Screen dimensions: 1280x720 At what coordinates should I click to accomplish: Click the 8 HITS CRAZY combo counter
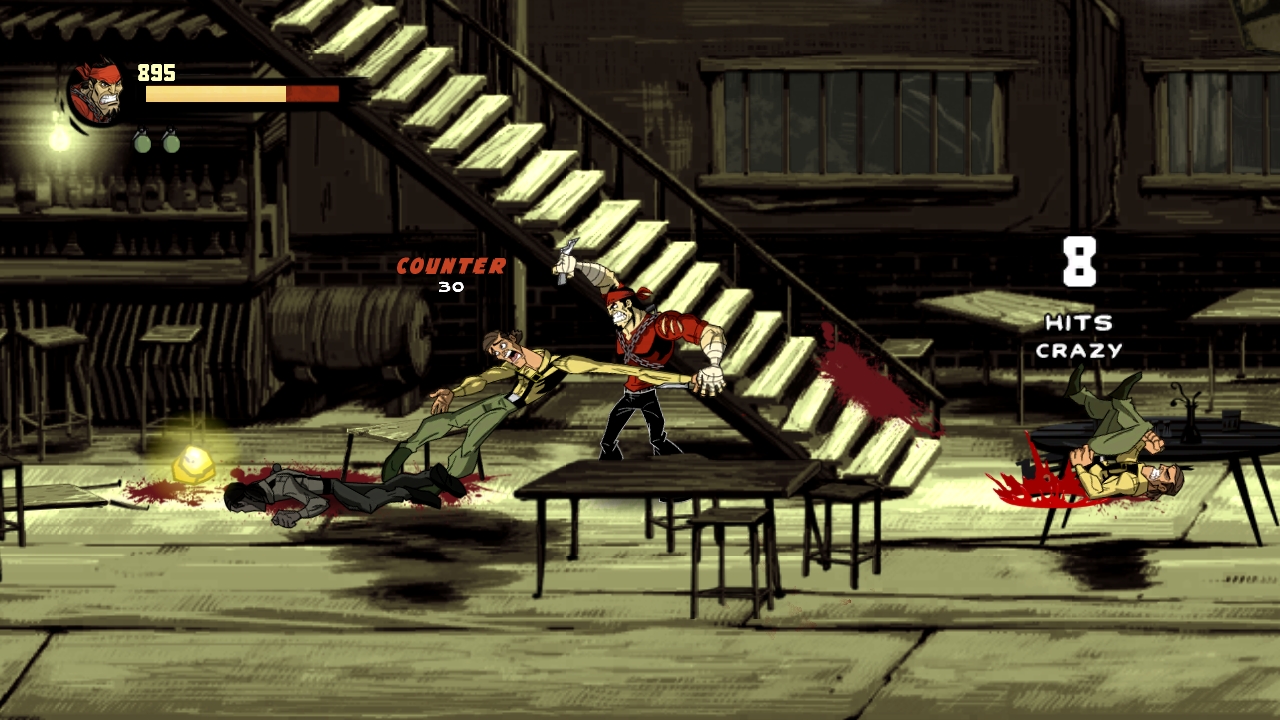pos(1080,300)
